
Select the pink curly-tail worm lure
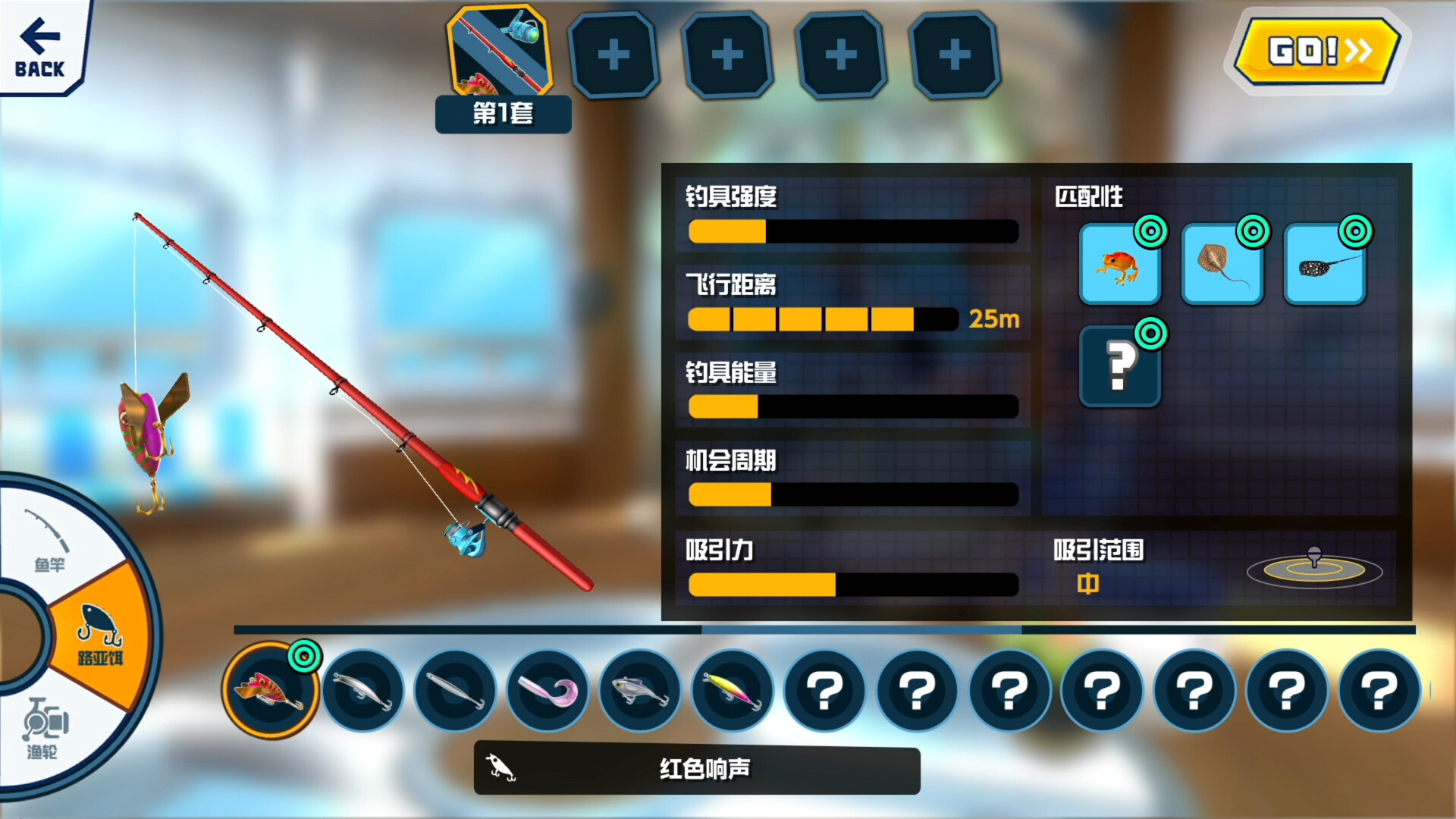tap(548, 691)
